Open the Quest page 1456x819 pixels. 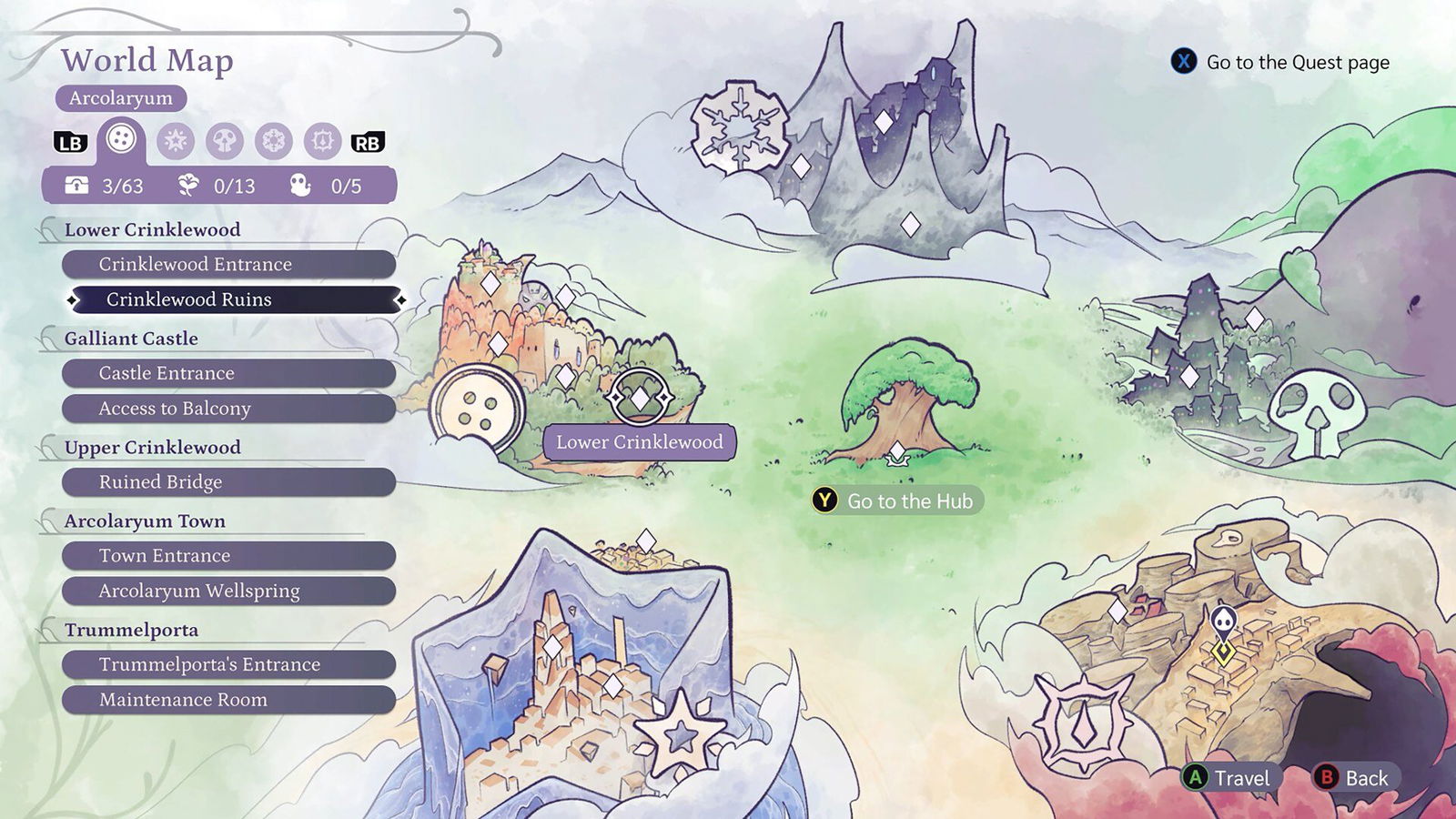coord(1281,62)
